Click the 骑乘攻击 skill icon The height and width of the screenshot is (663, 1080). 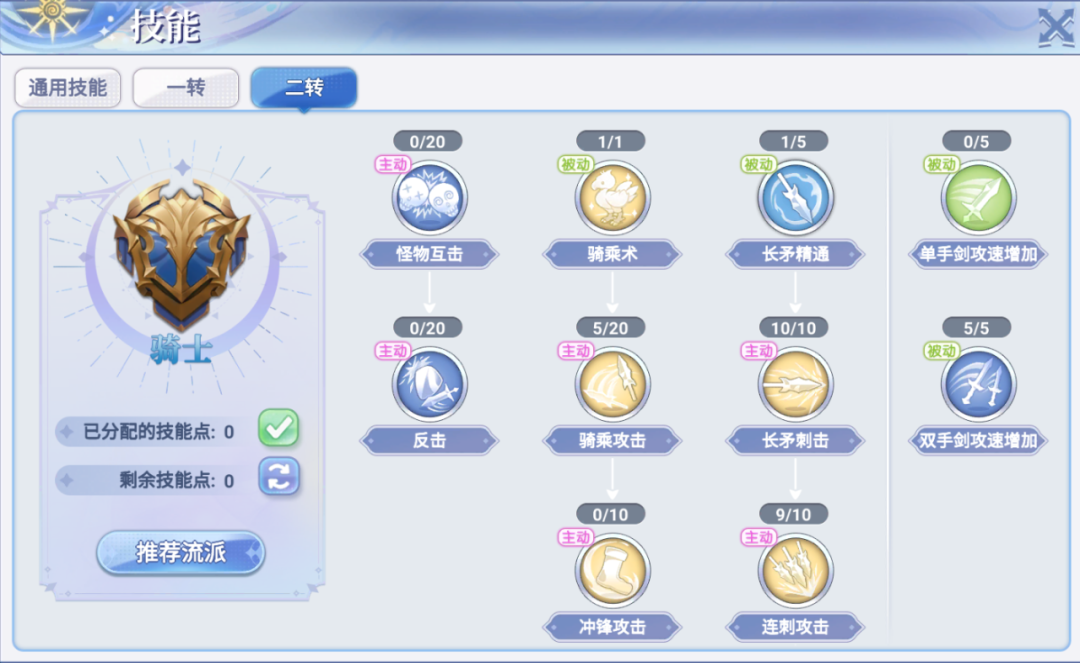[612, 384]
